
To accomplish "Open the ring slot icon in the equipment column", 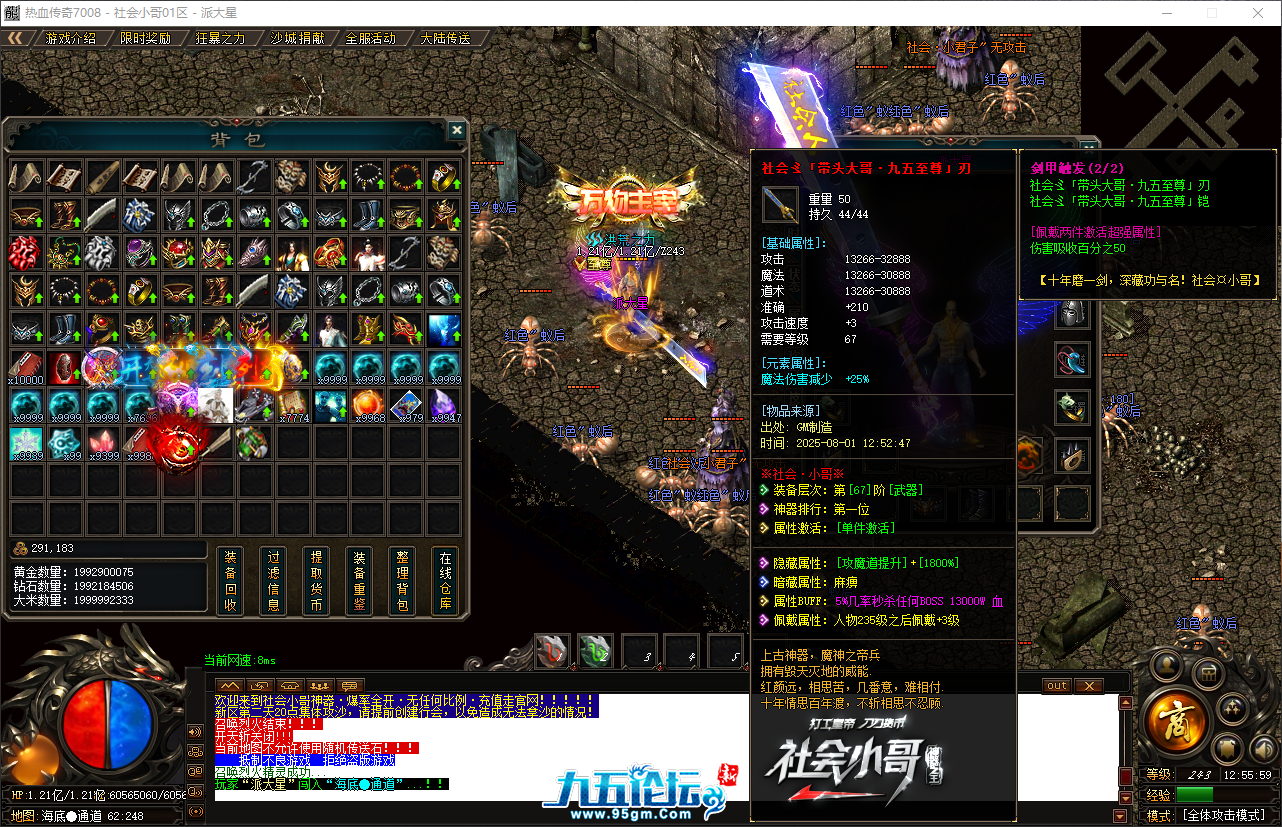I will tap(1070, 407).
